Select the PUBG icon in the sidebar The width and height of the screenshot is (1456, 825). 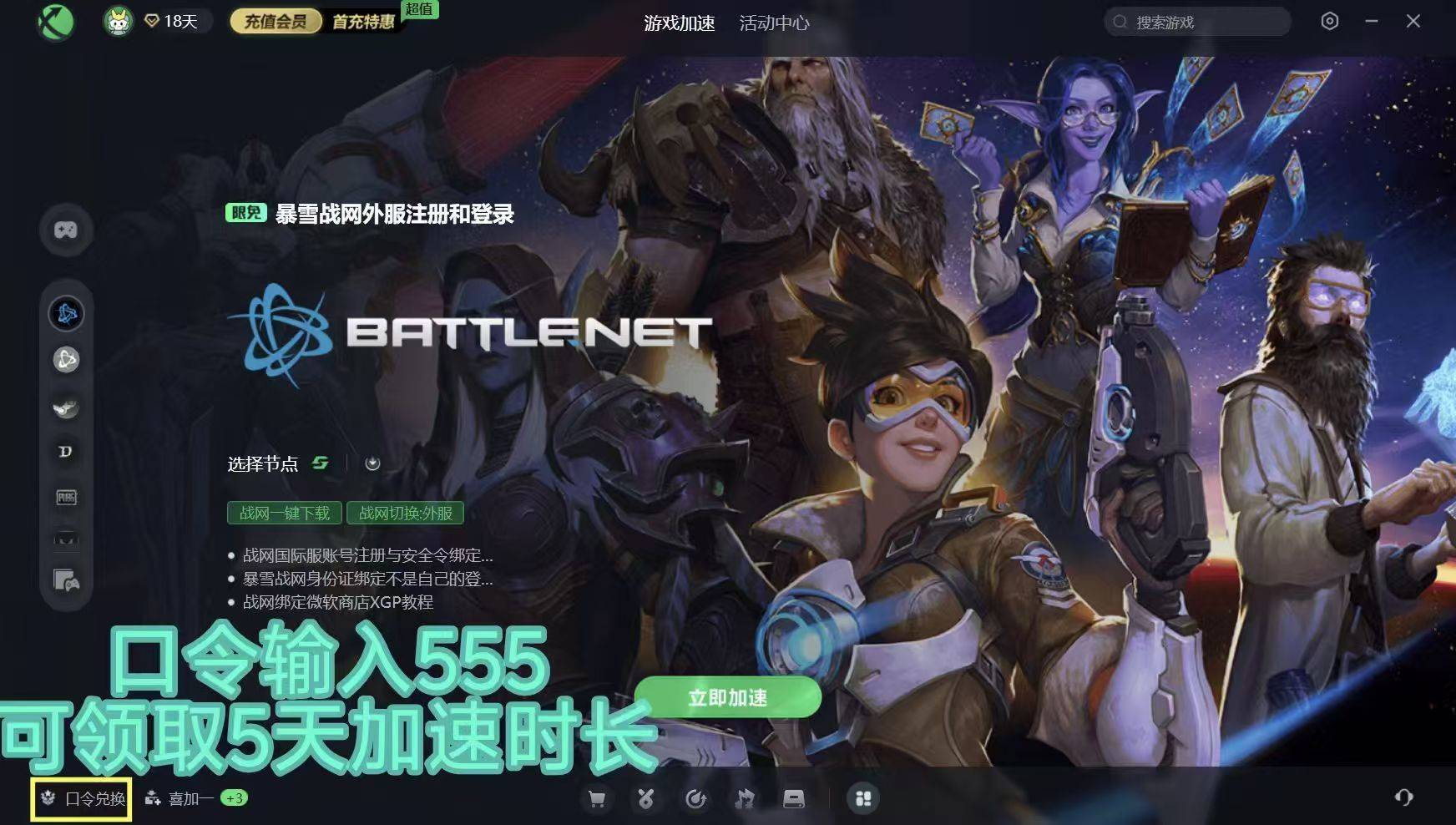pyautogui.click(x=67, y=497)
